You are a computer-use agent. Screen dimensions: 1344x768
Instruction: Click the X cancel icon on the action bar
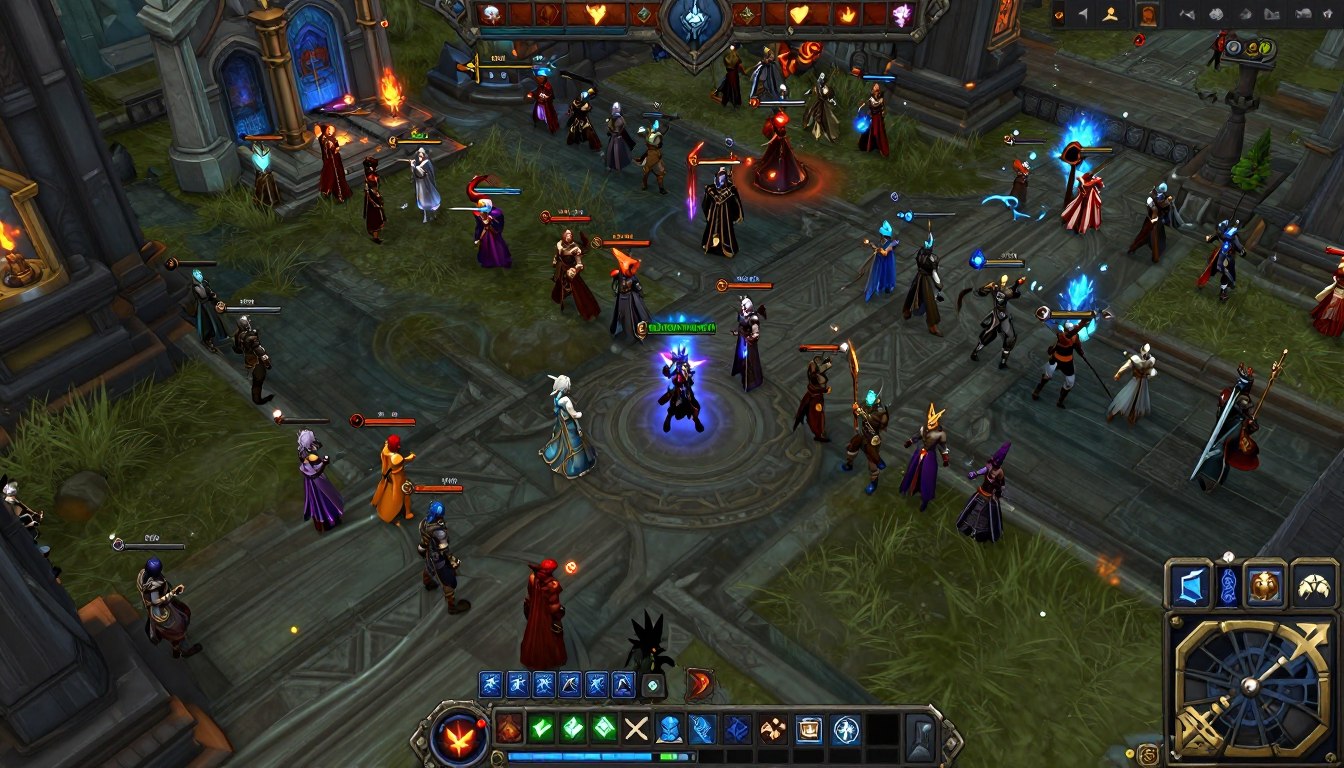point(635,728)
